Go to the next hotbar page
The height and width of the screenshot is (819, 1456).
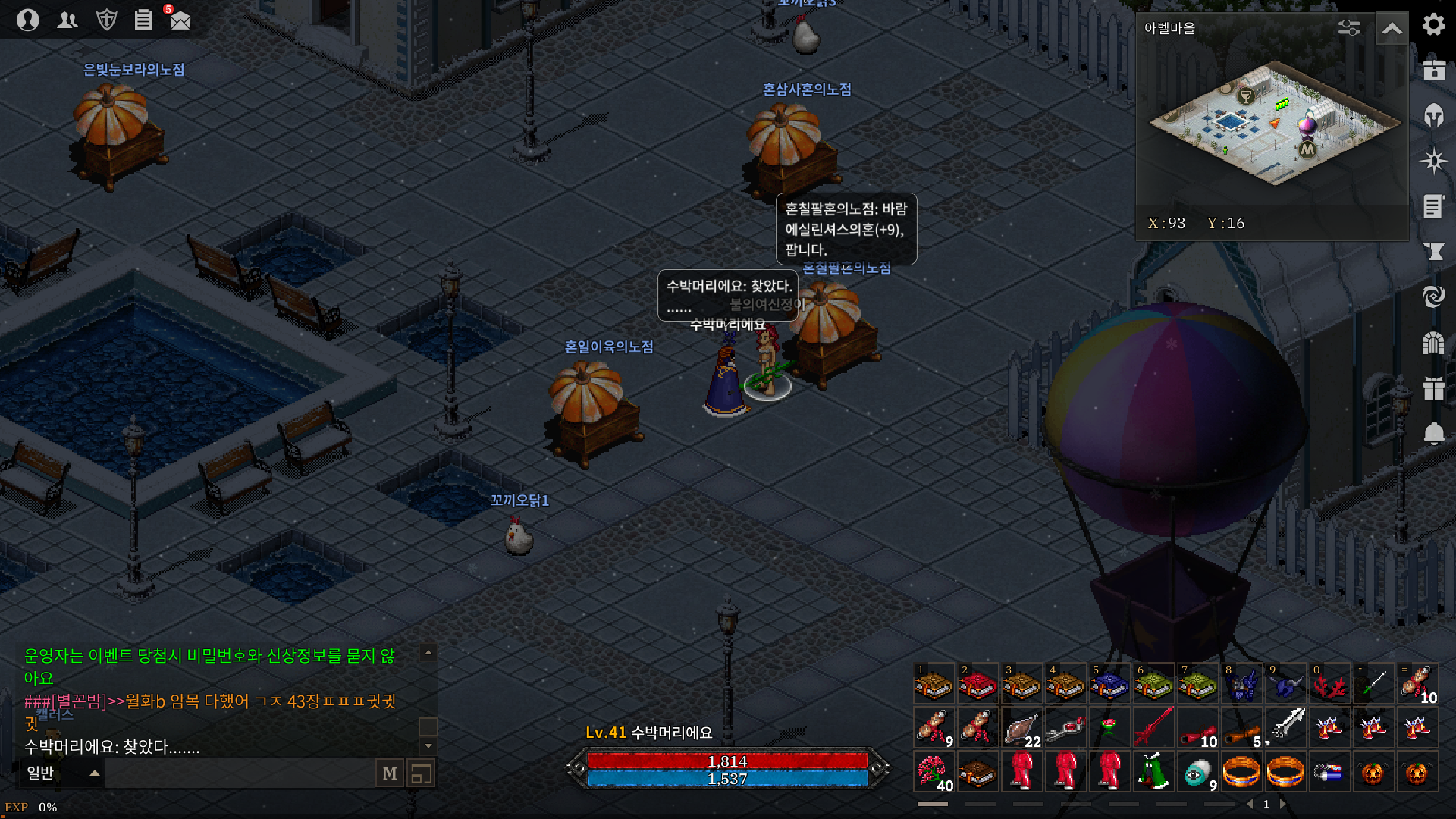[1283, 804]
